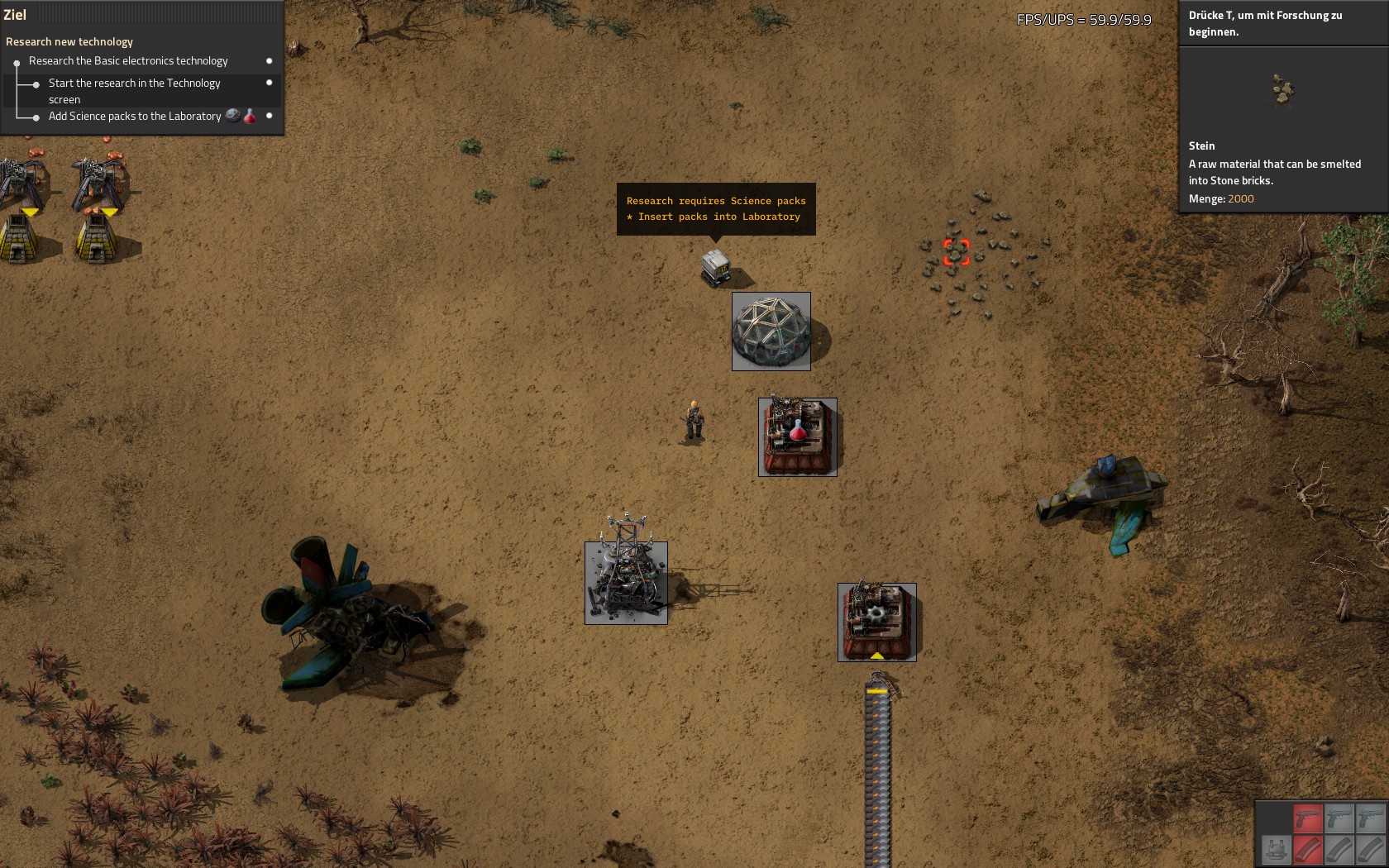Select the red highlighted ammo magazine slot
Screen dimensions: 1389x868
pos(1308,849)
